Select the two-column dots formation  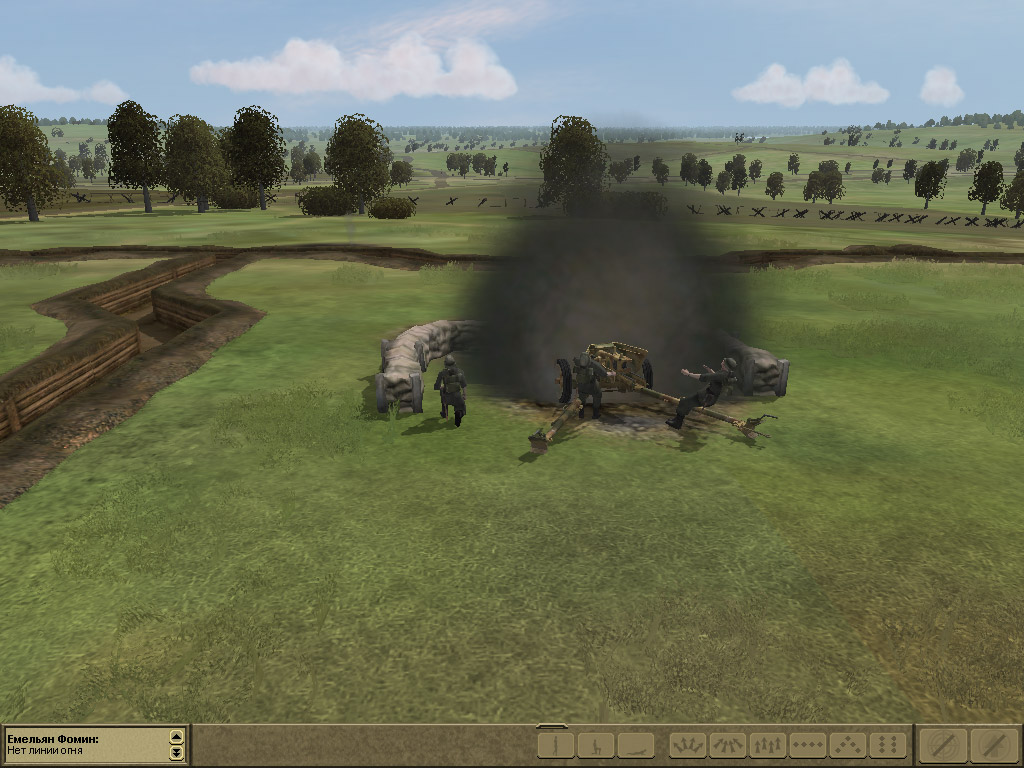tap(887, 745)
